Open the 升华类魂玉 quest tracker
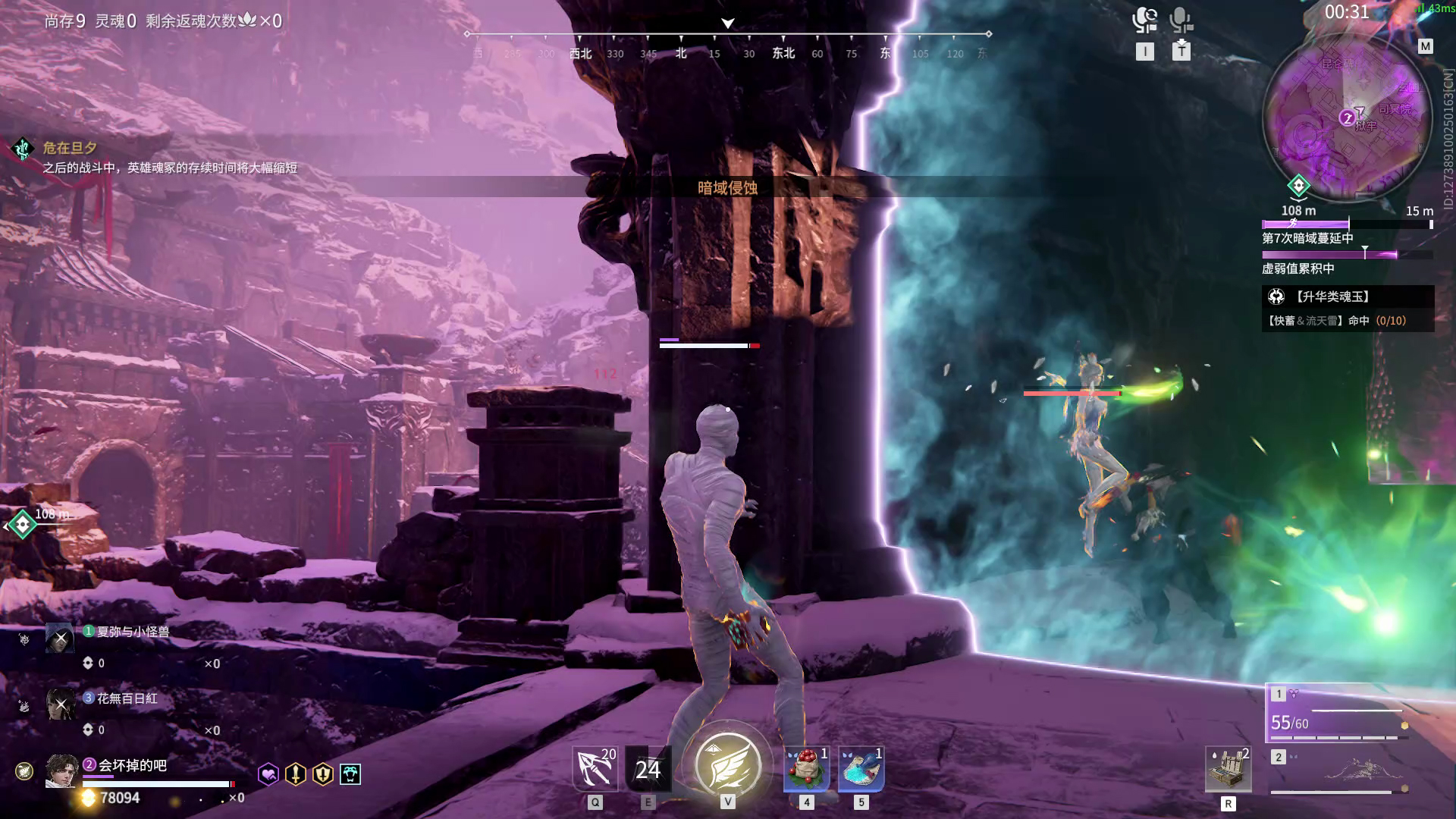Image resolution: width=1456 pixels, height=819 pixels. (1348, 308)
